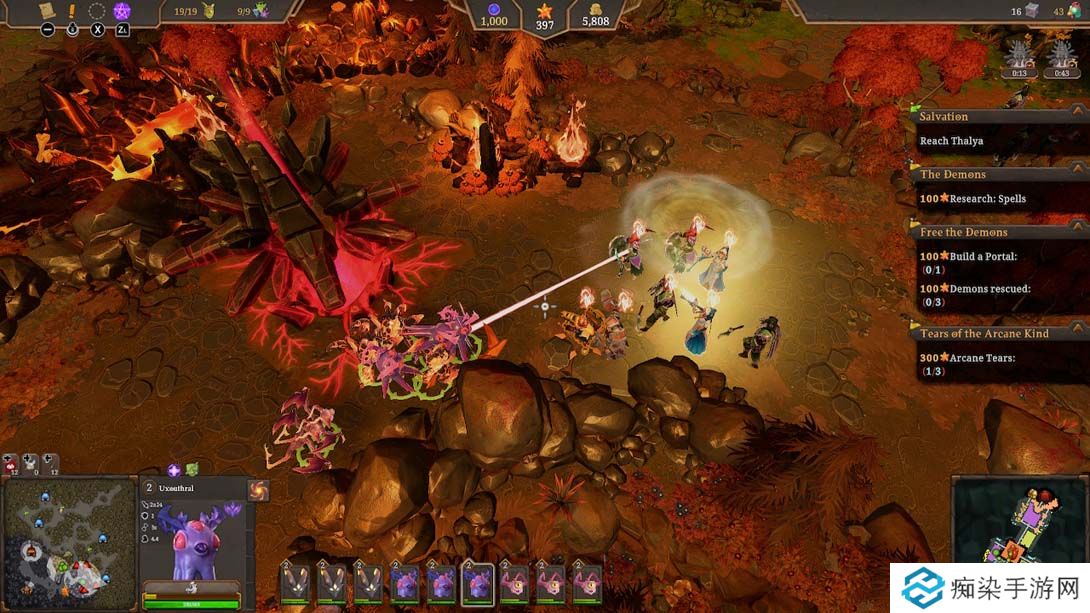Click the orange exclamation mark alert

72,11
